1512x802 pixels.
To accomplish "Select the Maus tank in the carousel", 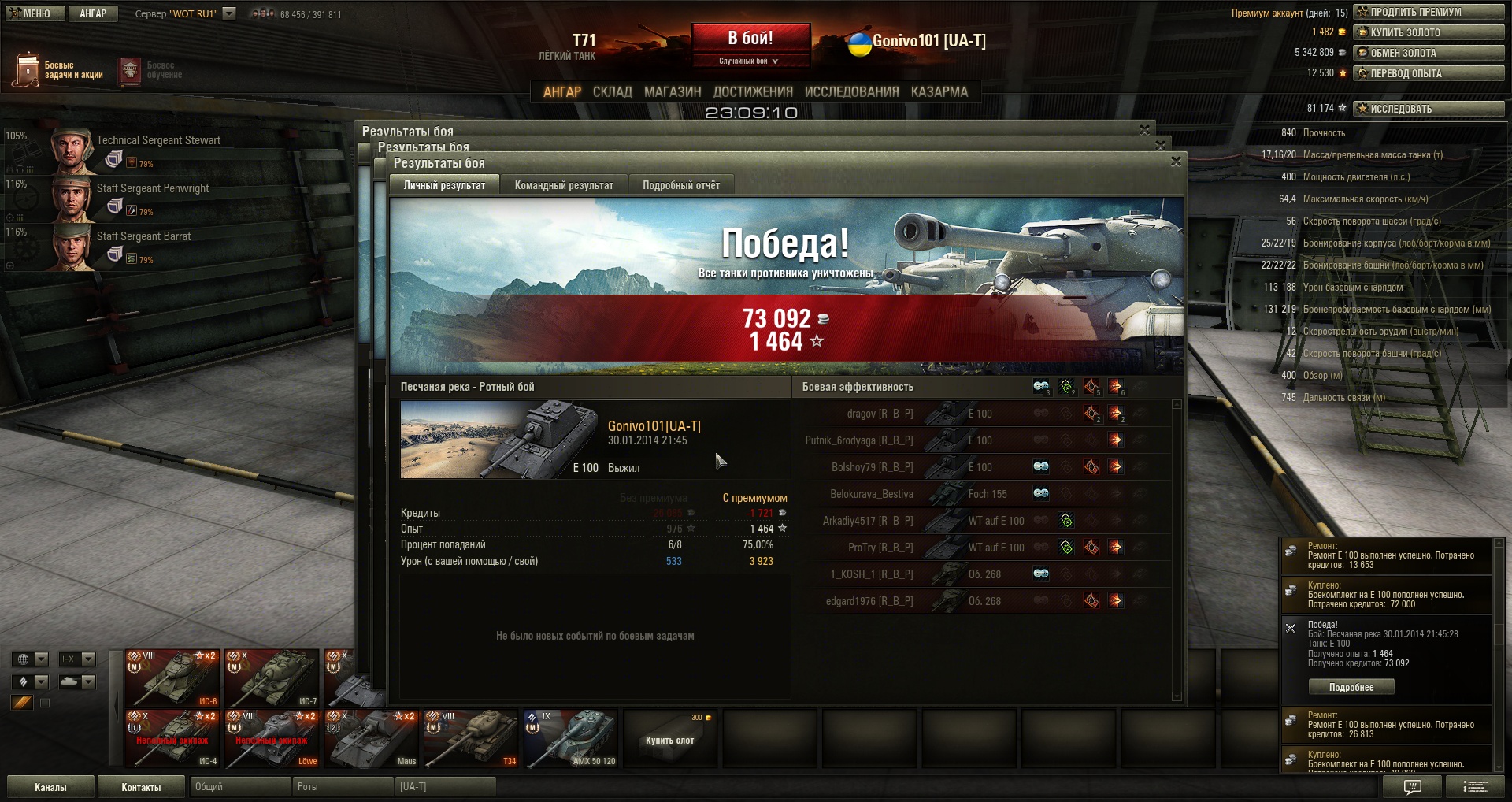I will [x=372, y=739].
